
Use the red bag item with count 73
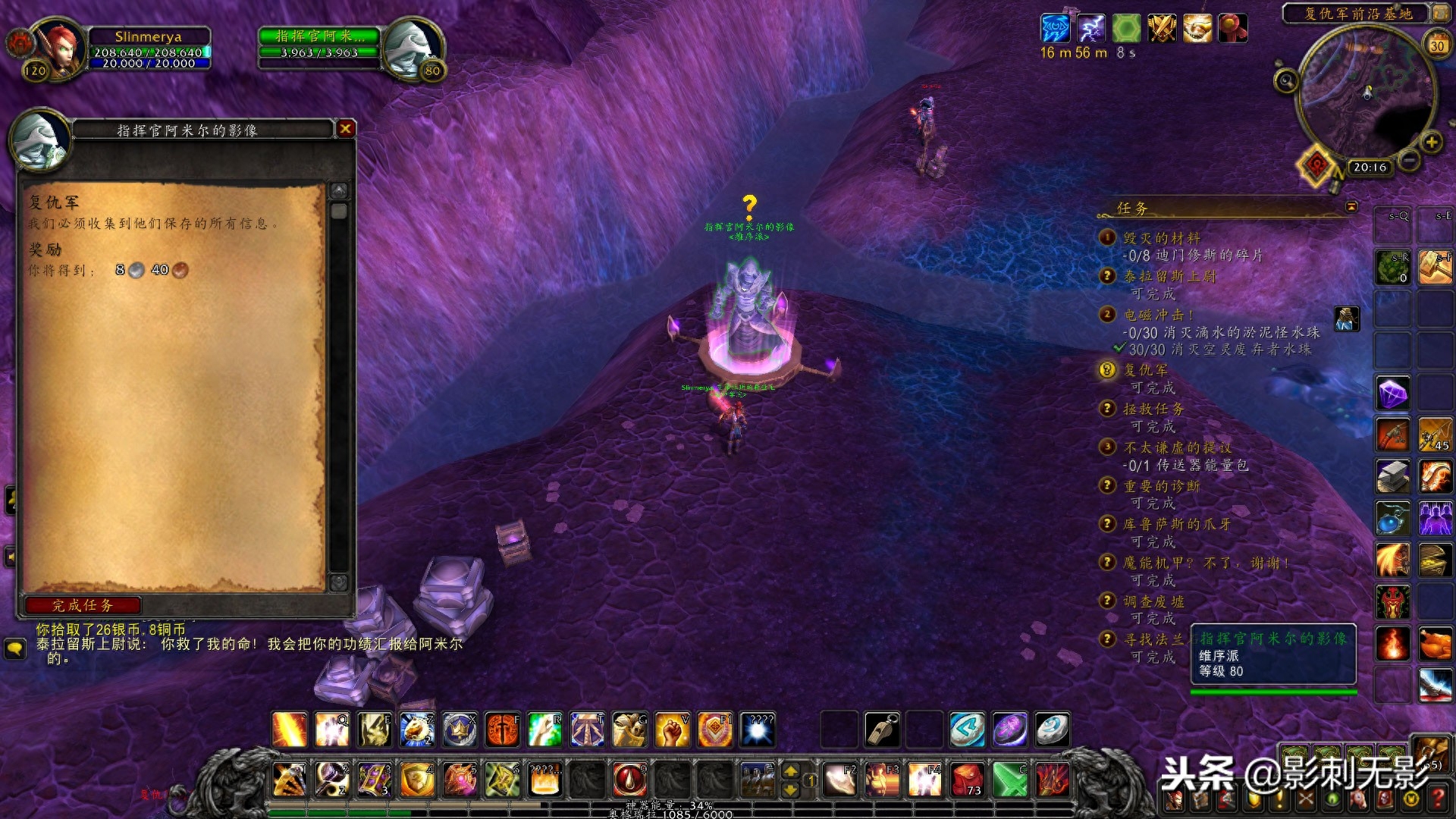click(x=967, y=780)
